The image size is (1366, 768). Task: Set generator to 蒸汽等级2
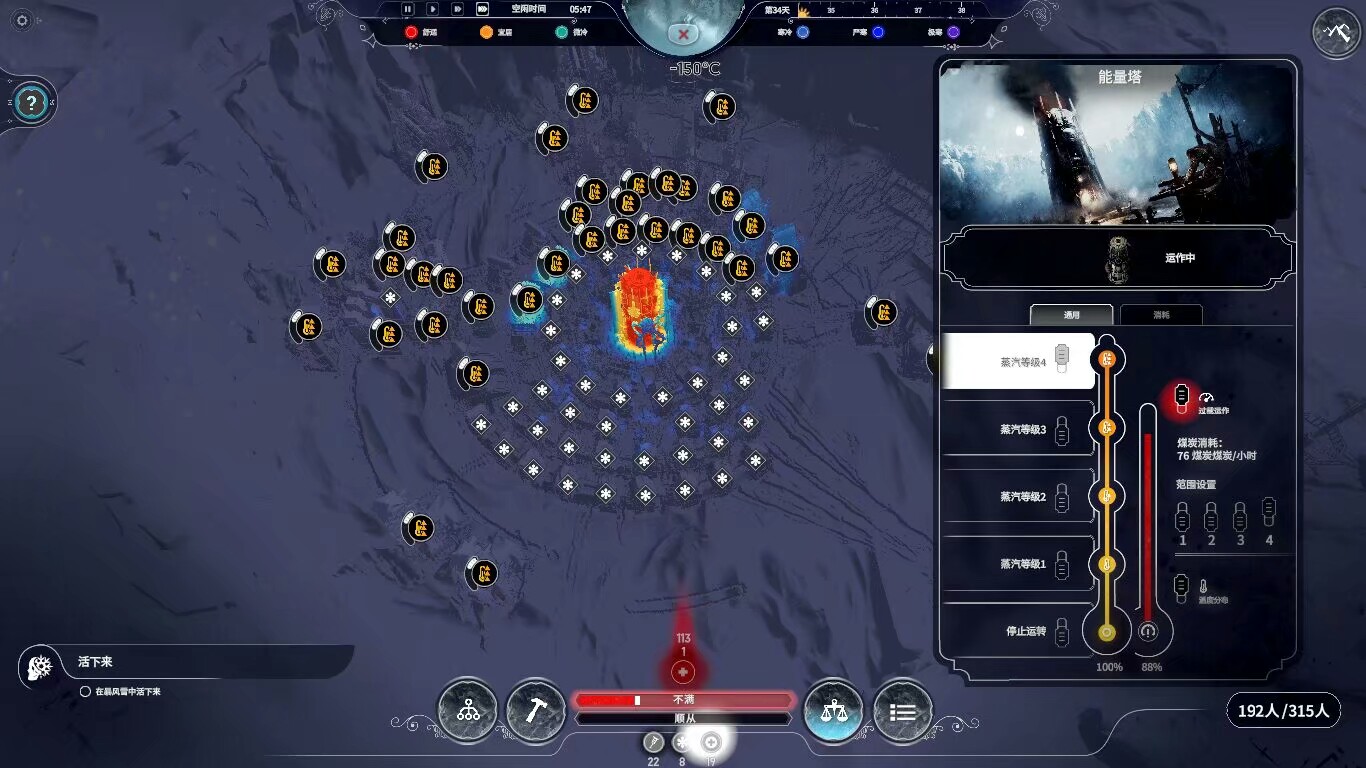[x=1022, y=497]
